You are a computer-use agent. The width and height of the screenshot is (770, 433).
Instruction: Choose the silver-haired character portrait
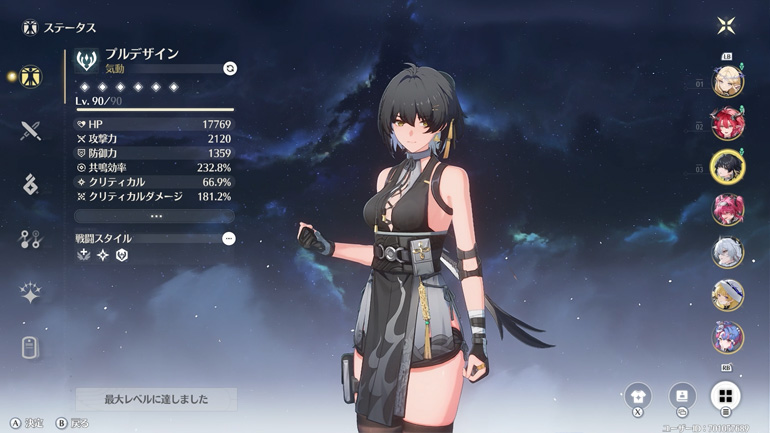(x=727, y=252)
